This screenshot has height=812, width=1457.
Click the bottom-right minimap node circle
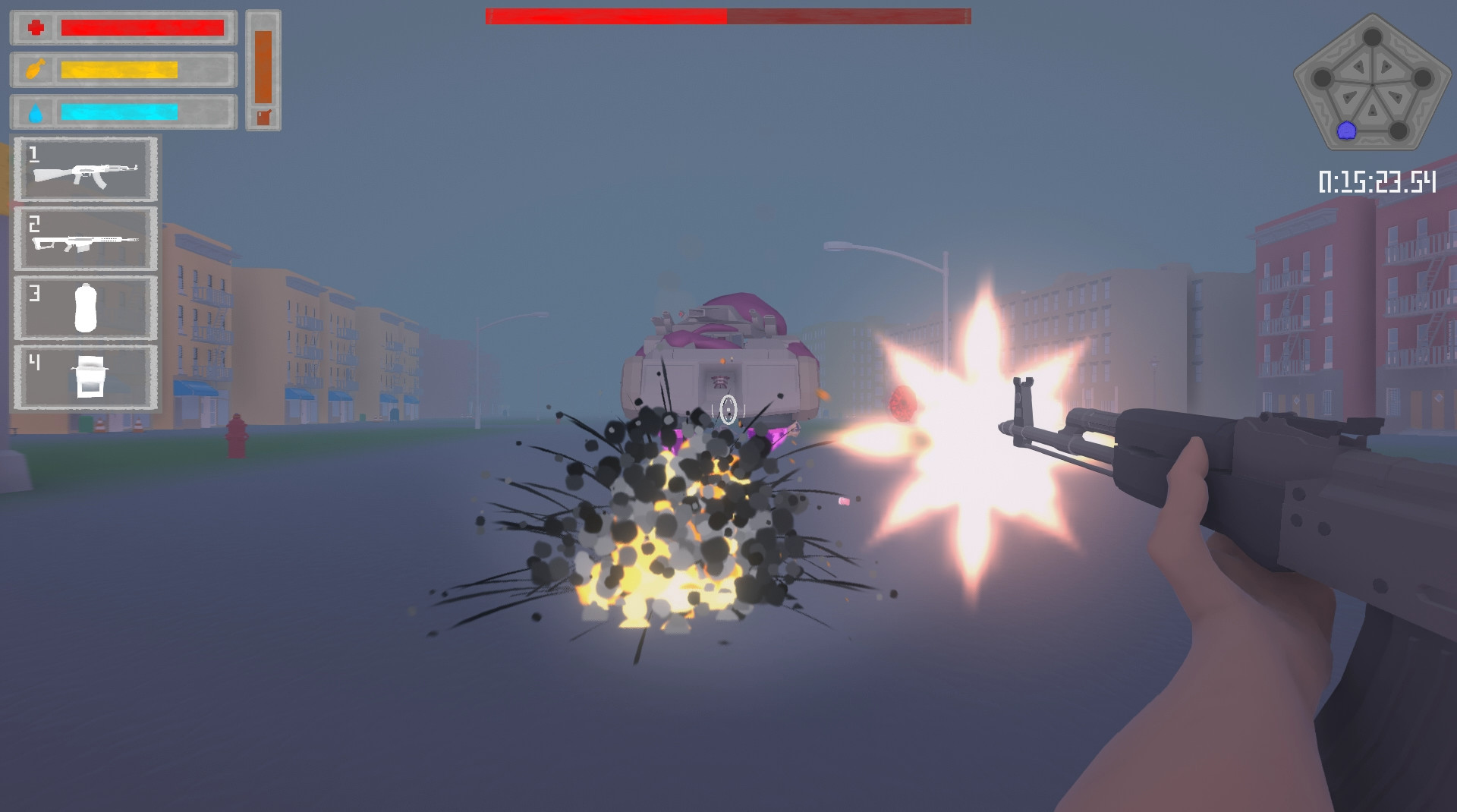(1399, 129)
